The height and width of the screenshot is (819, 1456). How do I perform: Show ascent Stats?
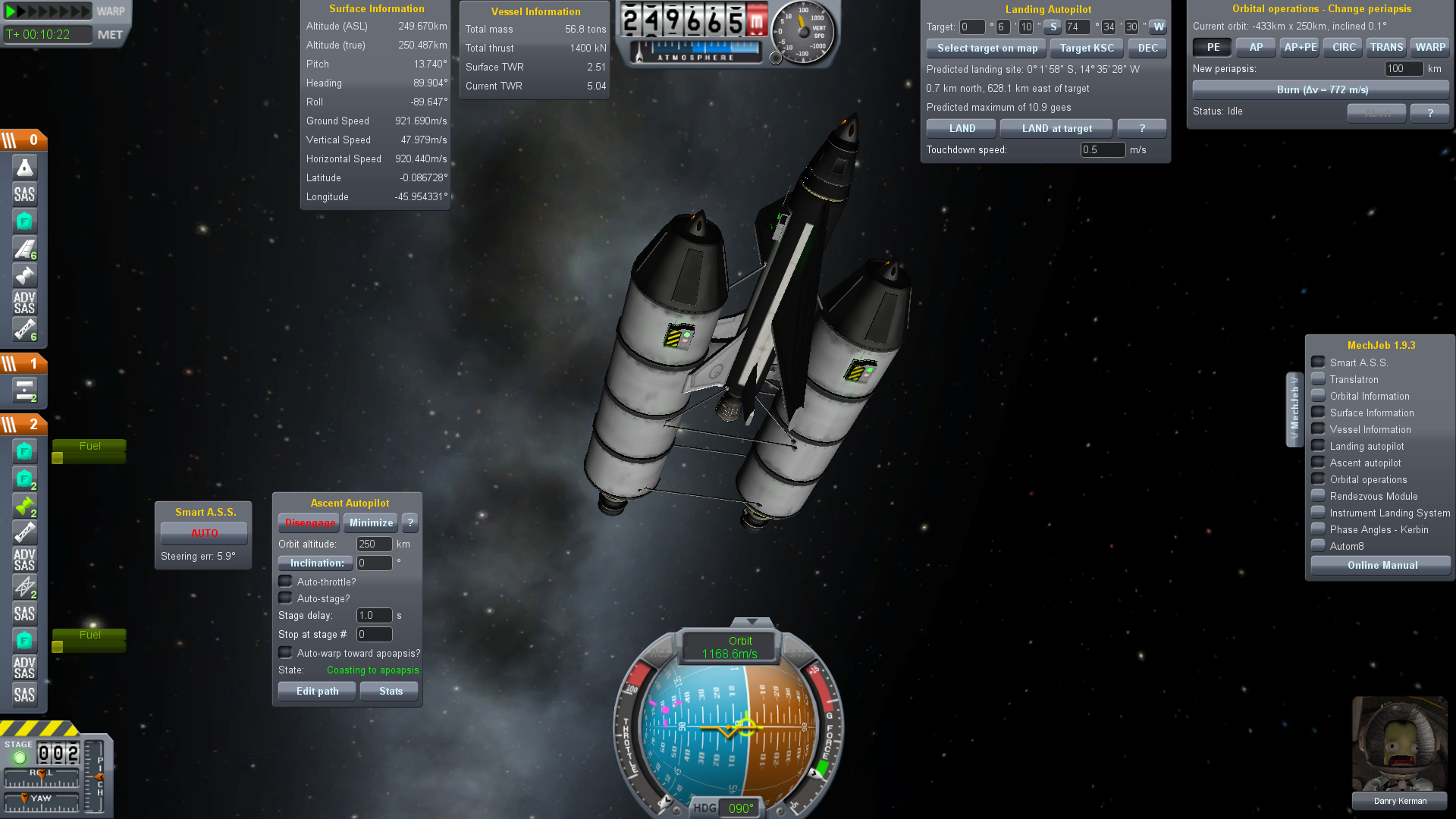pos(391,691)
